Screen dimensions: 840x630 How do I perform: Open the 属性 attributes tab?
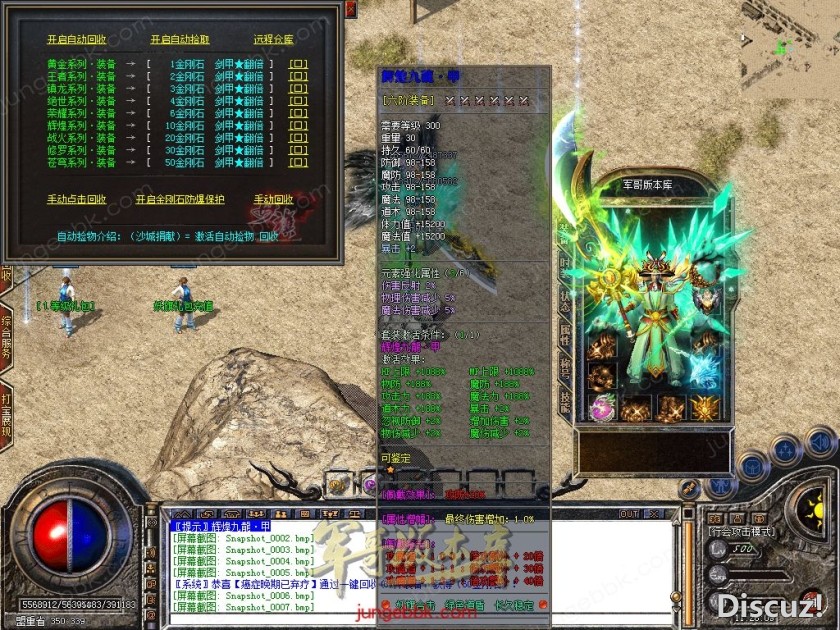(566, 334)
